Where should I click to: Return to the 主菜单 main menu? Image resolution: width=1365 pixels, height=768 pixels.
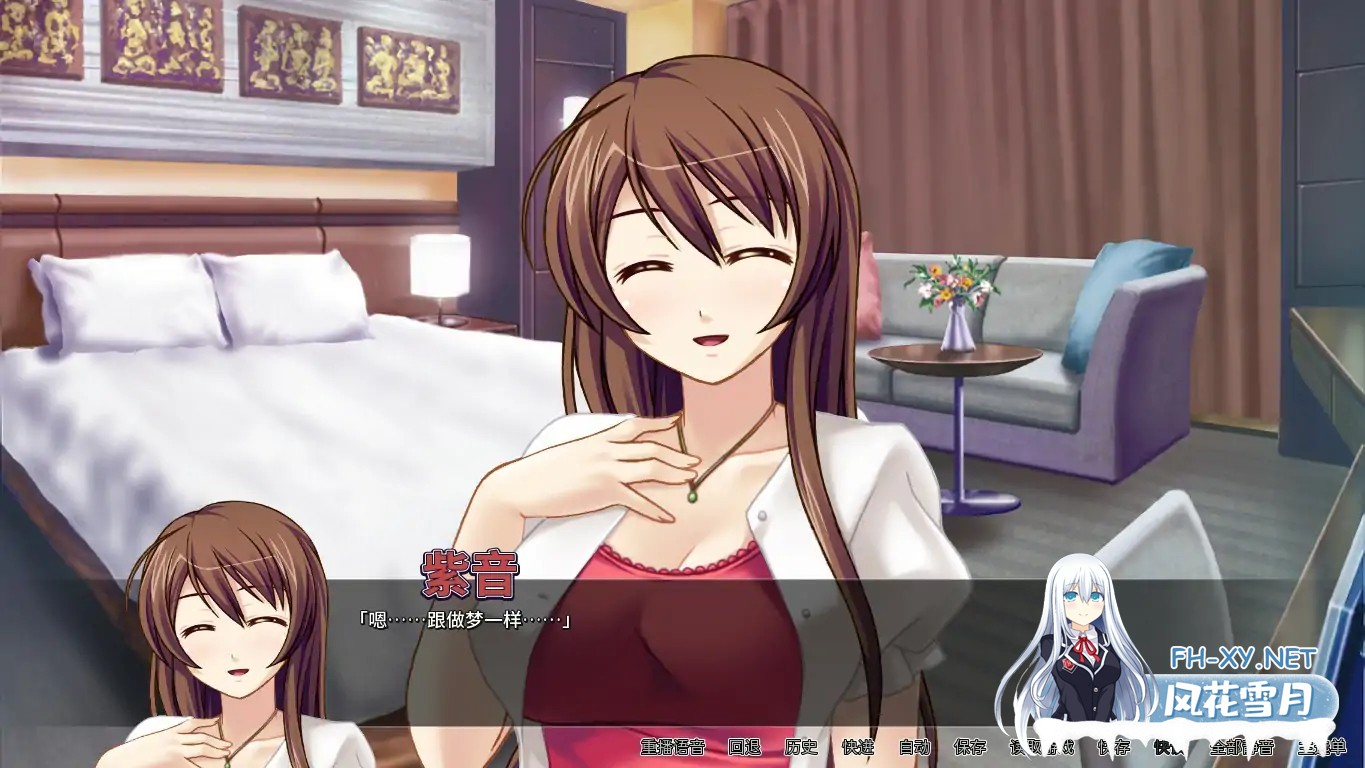[1321, 747]
